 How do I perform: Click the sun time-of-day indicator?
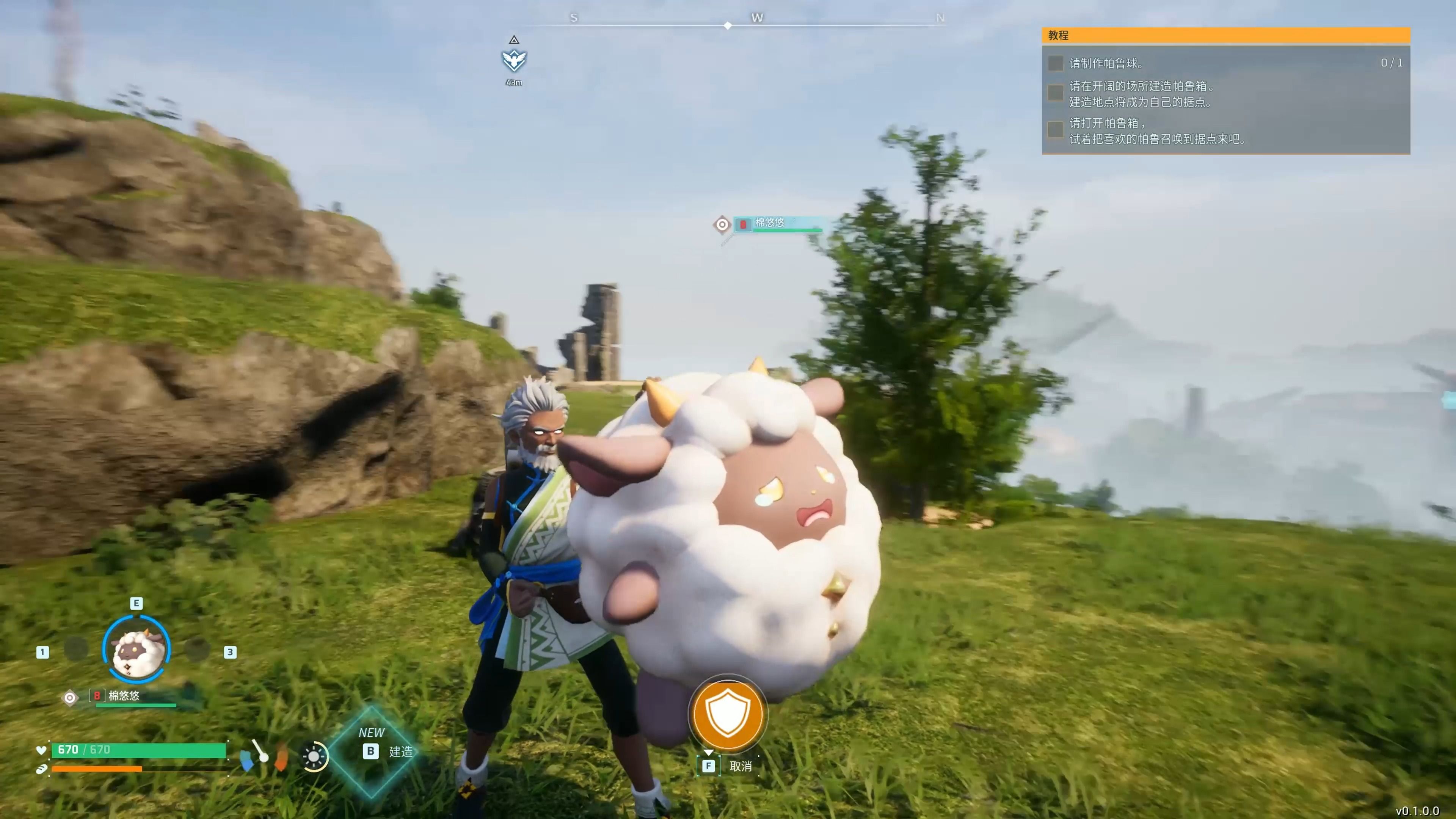(x=314, y=756)
